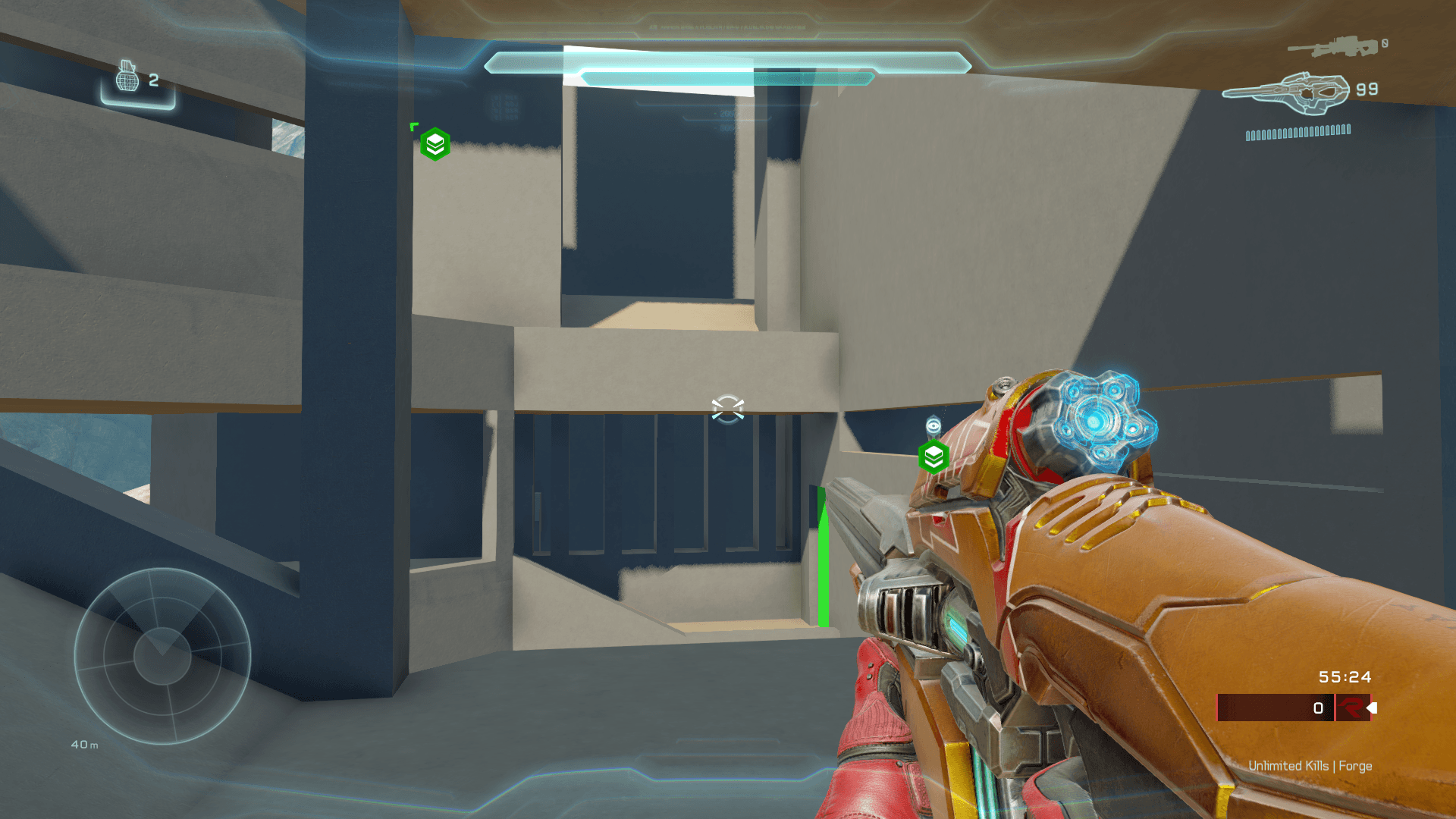Viewport: 1456px width, 819px height.
Task: Switch to the secondary sniper rifle icon
Action: click(1333, 47)
